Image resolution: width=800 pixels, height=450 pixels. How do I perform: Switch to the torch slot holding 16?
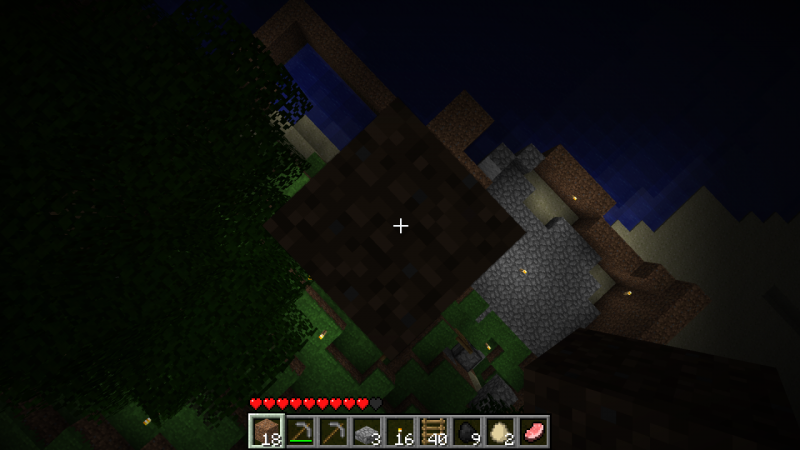(400, 431)
